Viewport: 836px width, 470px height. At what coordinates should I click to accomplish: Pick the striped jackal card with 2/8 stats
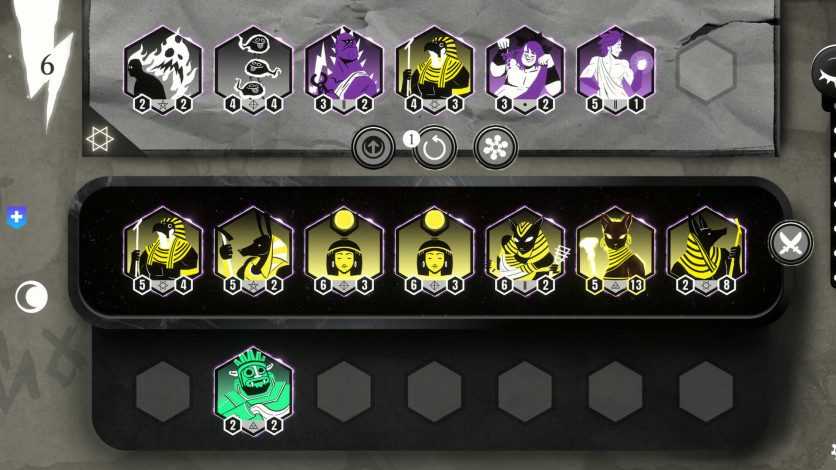[706, 249]
